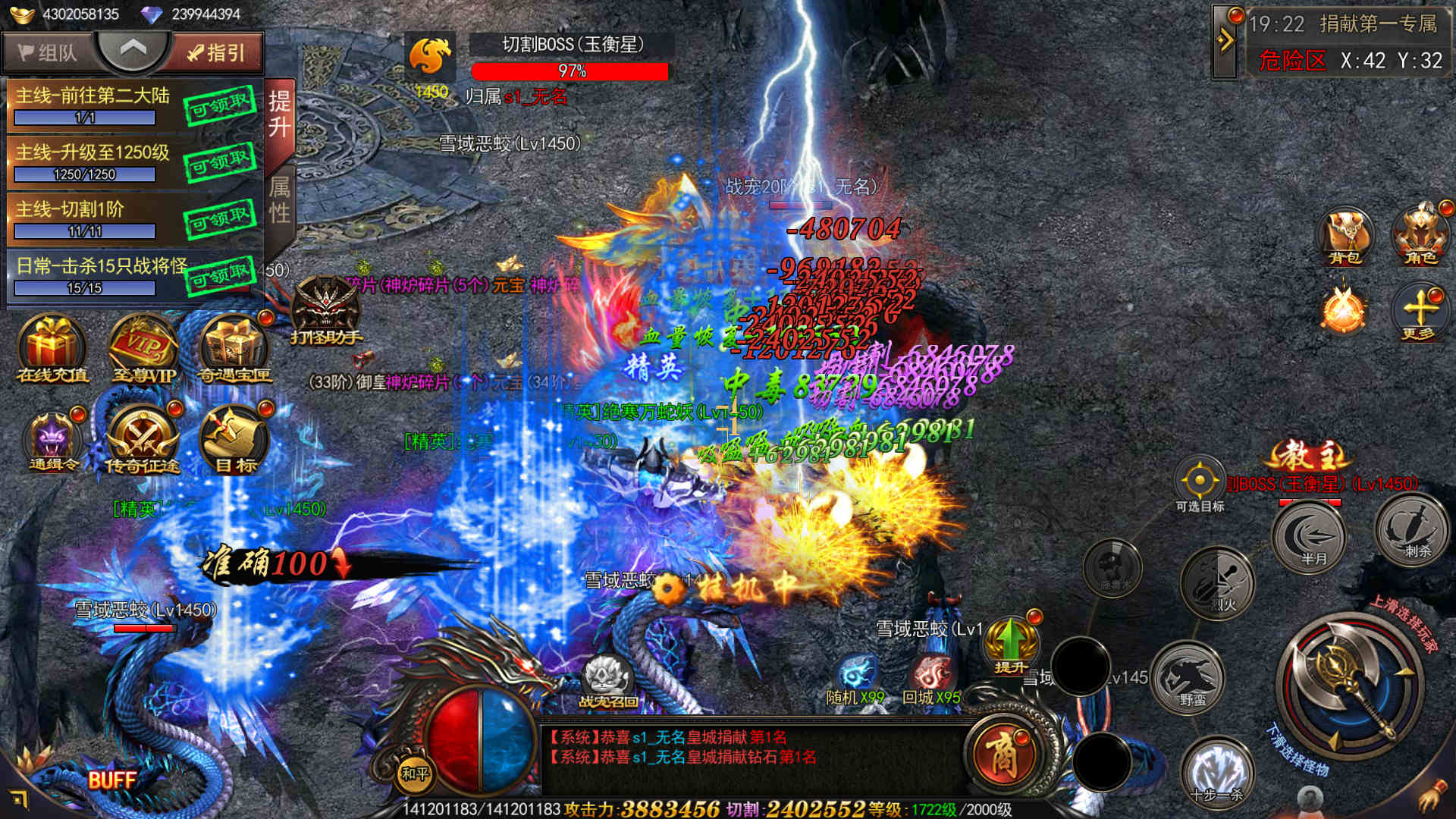Switch to the 指引 guide tab

pos(217,52)
